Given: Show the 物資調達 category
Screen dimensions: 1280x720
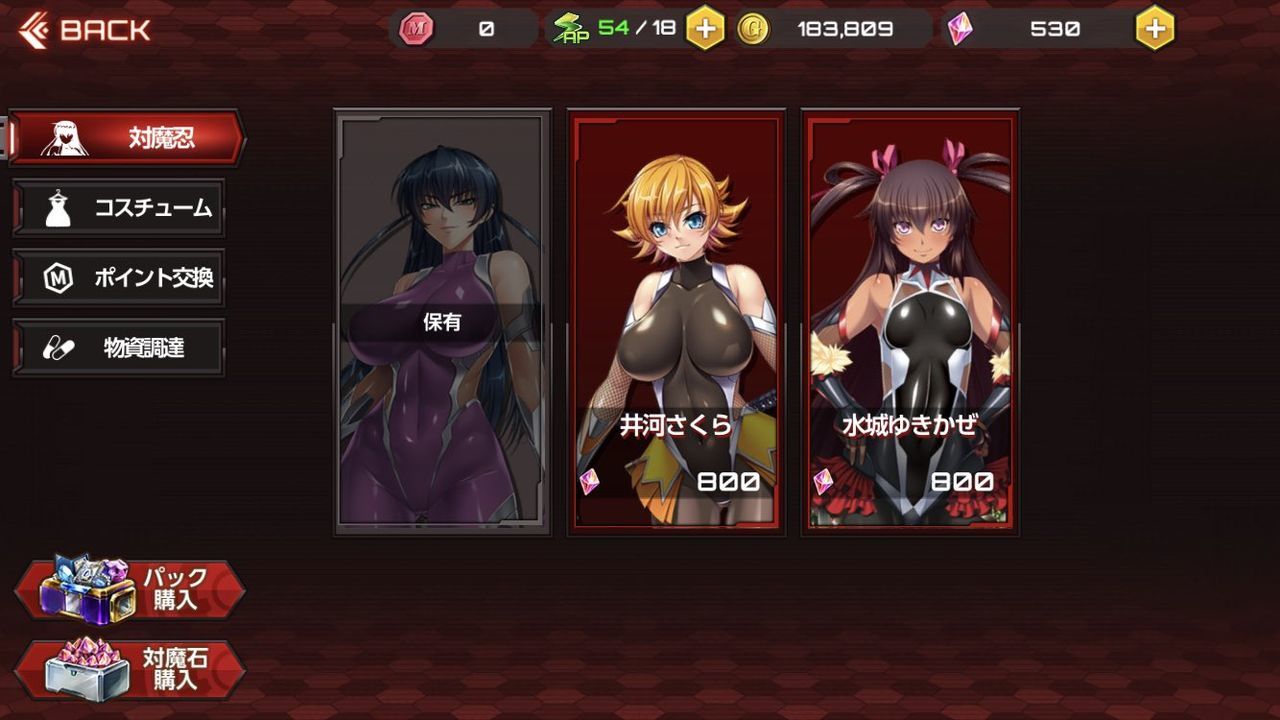Looking at the screenshot, I should [120, 348].
